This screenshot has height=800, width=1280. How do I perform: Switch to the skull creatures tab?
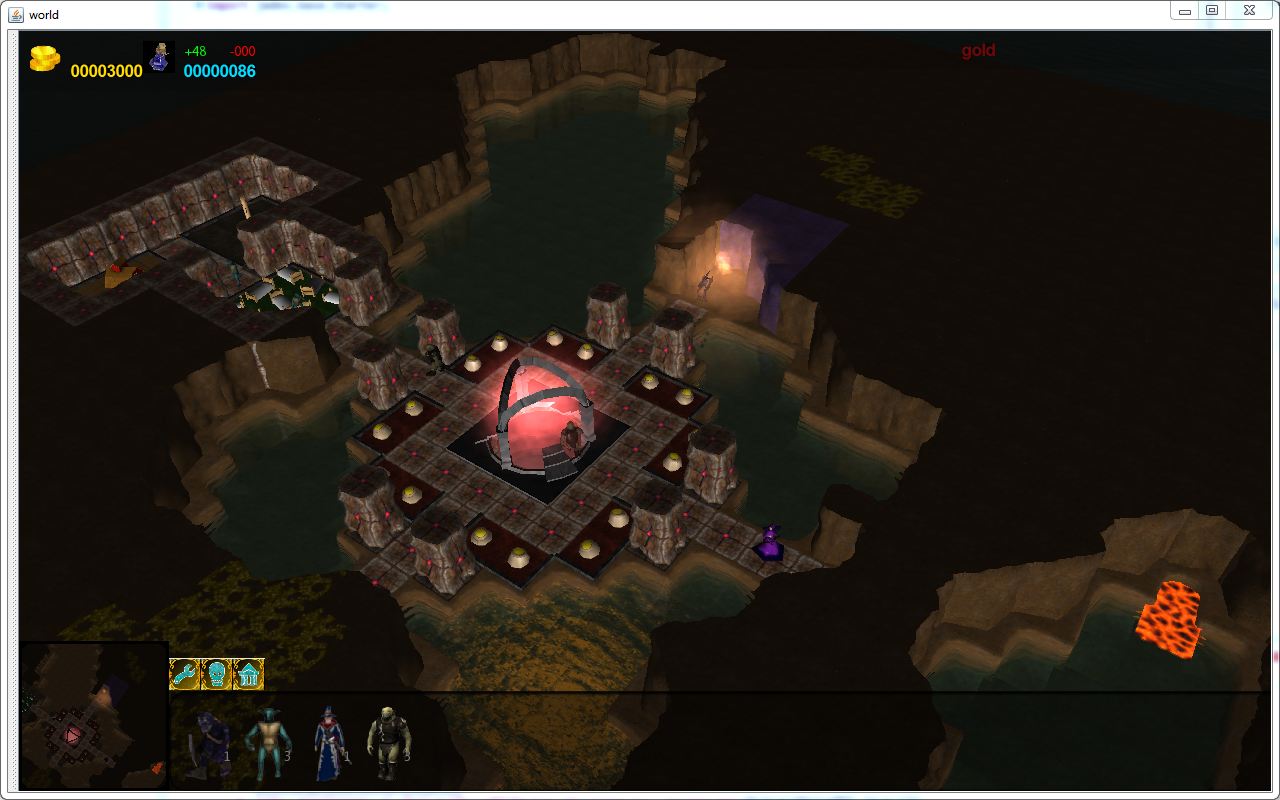coord(216,674)
